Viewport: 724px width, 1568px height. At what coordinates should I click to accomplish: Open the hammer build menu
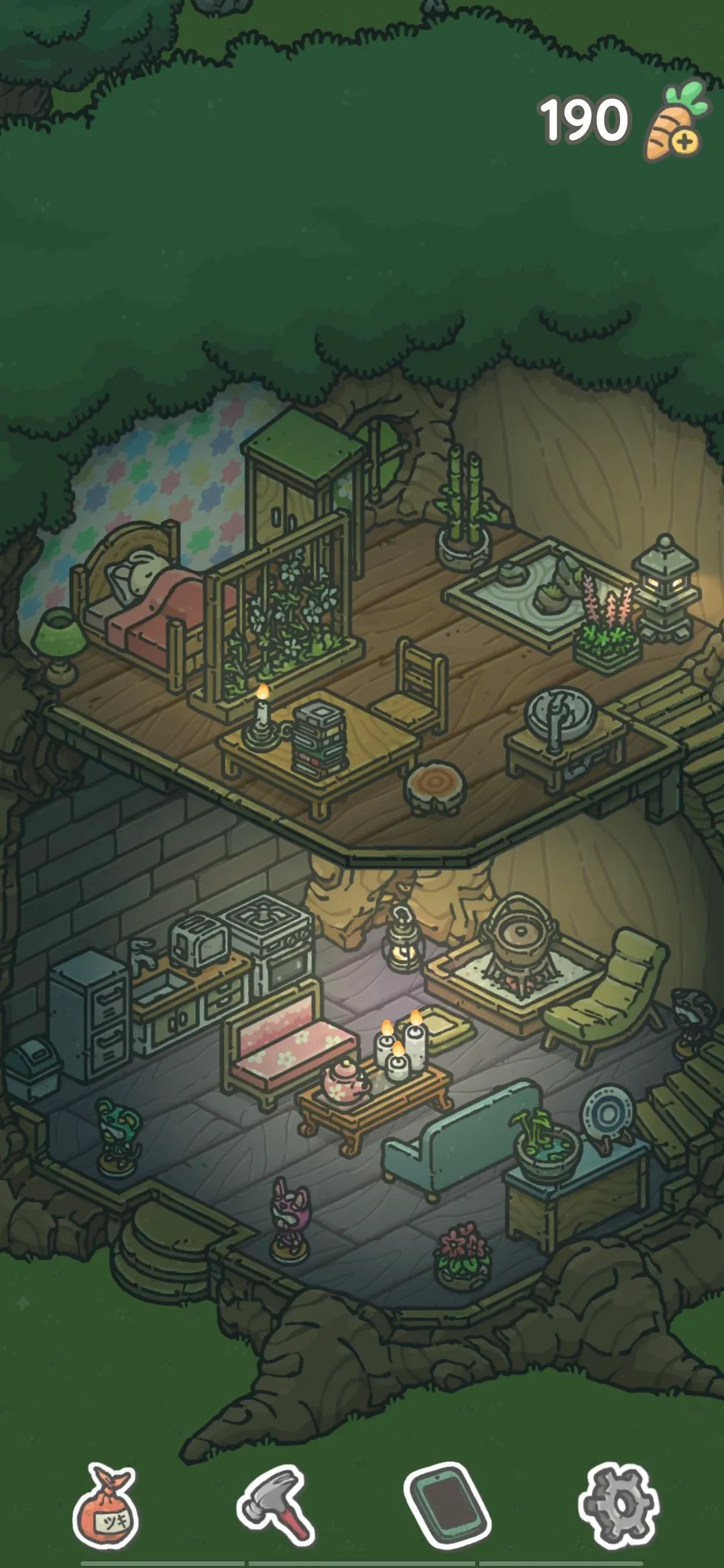click(x=277, y=1504)
